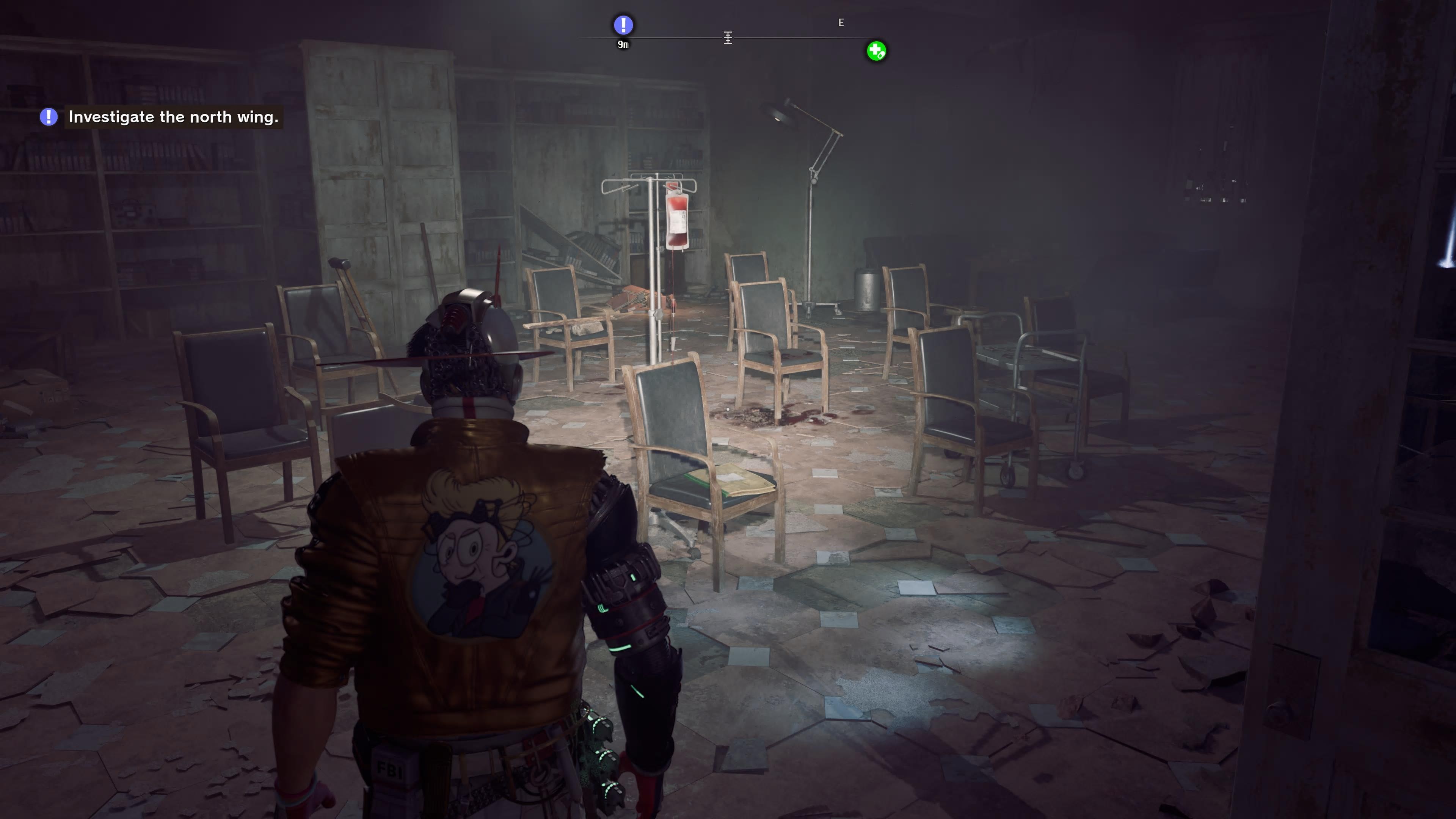Image resolution: width=1456 pixels, height=819 pixels.
Task: Open the 'Investigate the north wing' objective tracker
Action: click(173, 117)
